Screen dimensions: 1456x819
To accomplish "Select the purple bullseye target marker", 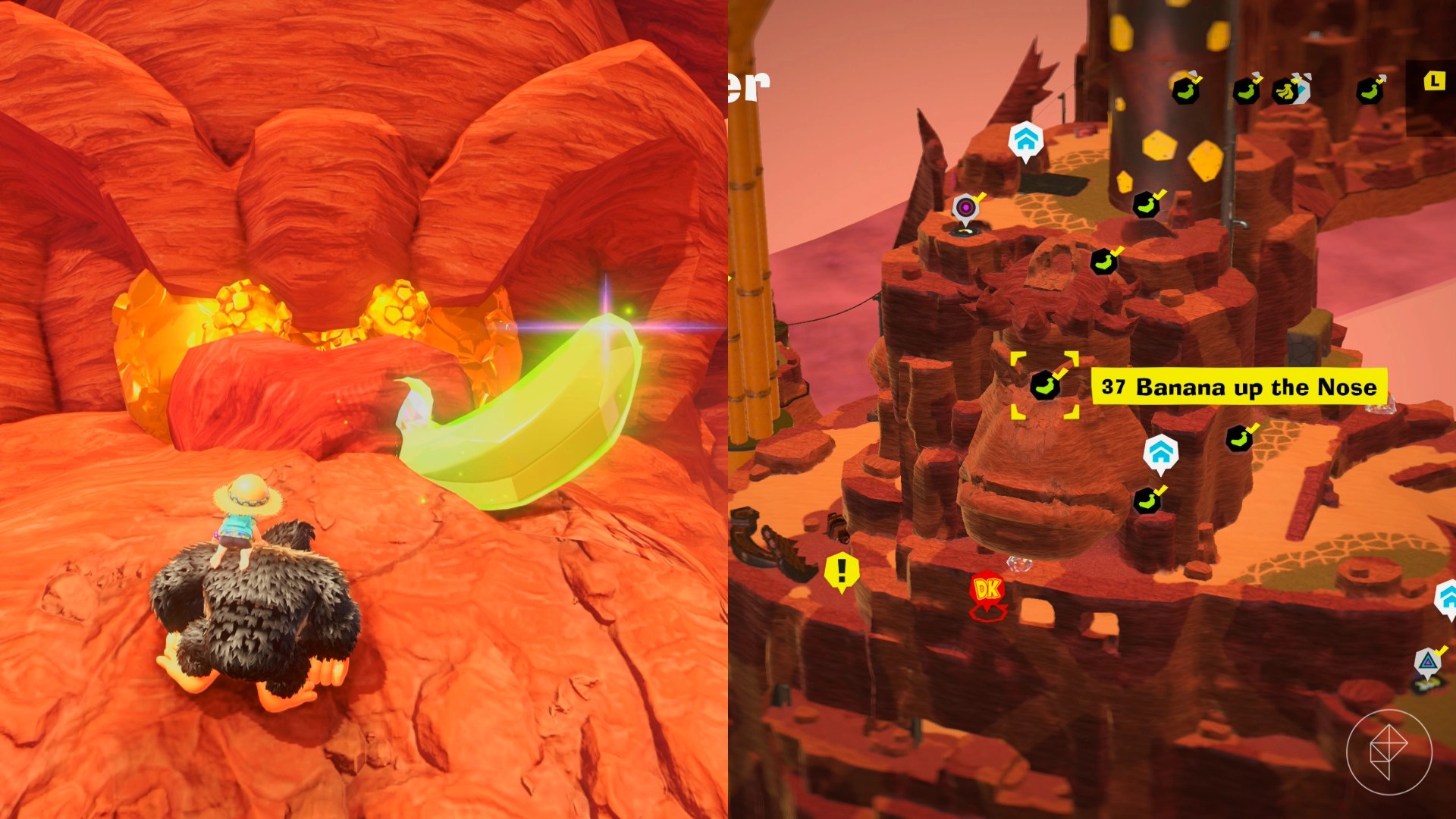I will 965,208.
